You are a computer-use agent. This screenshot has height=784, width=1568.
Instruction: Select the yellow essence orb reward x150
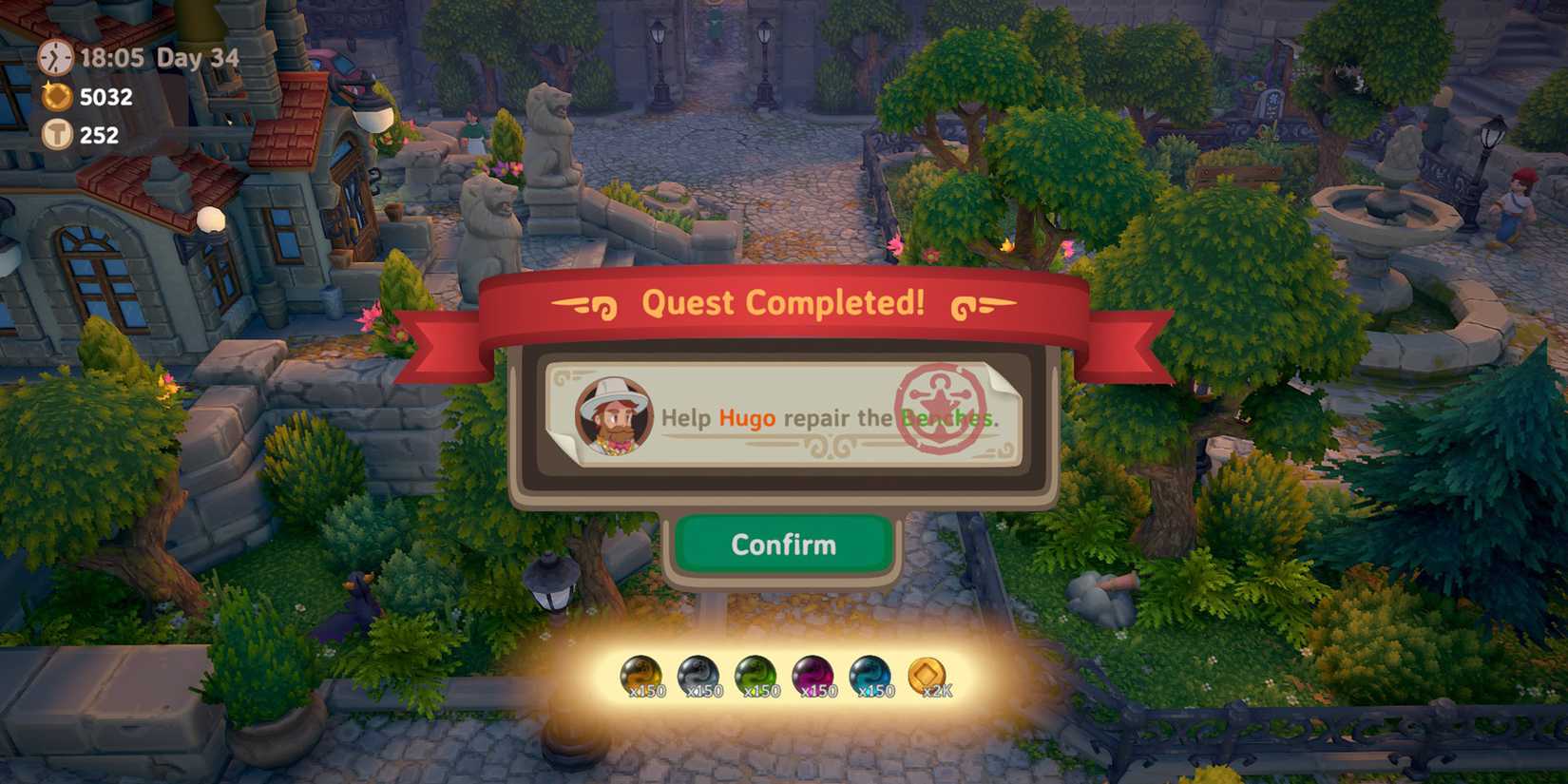[641, 677]
